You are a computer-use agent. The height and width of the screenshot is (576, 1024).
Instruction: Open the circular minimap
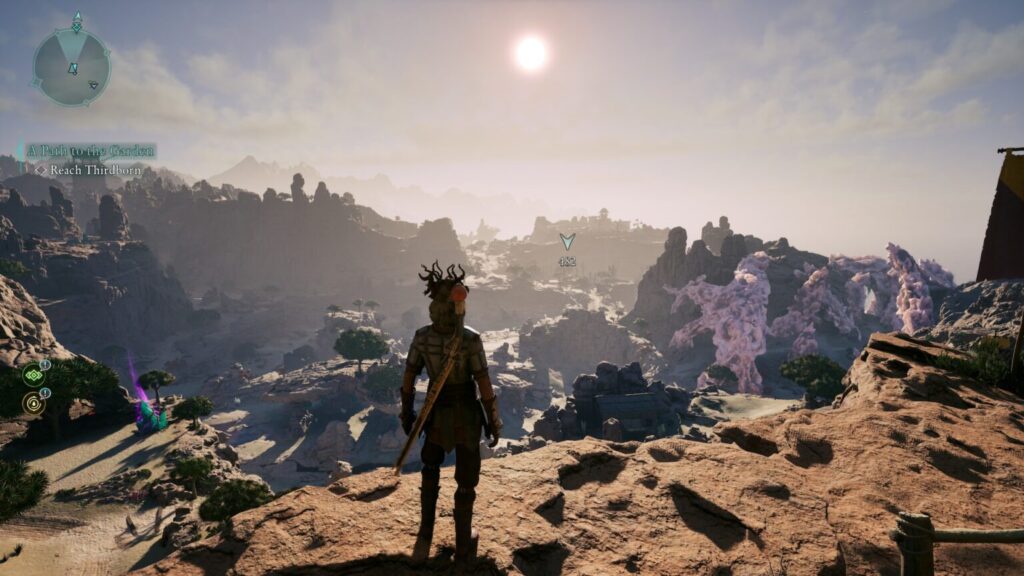click(x=70, y=67)
